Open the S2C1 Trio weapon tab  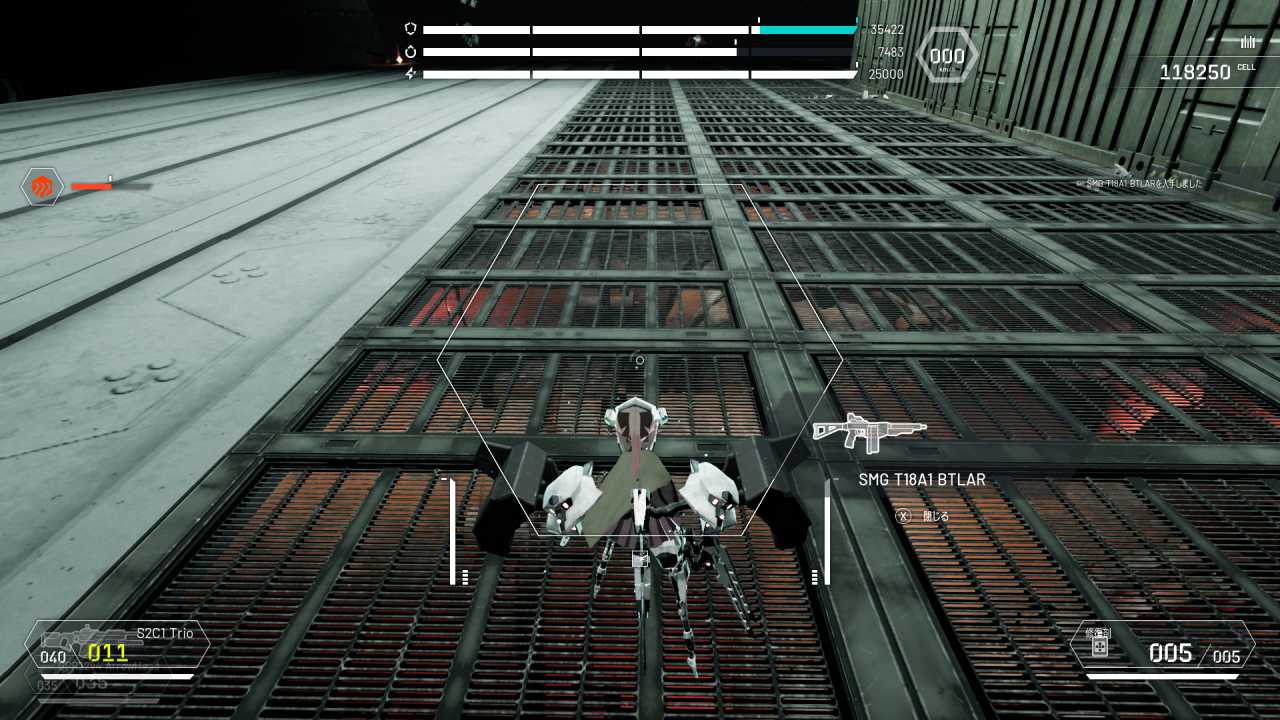pyautogui.click(x=160, y=632)
